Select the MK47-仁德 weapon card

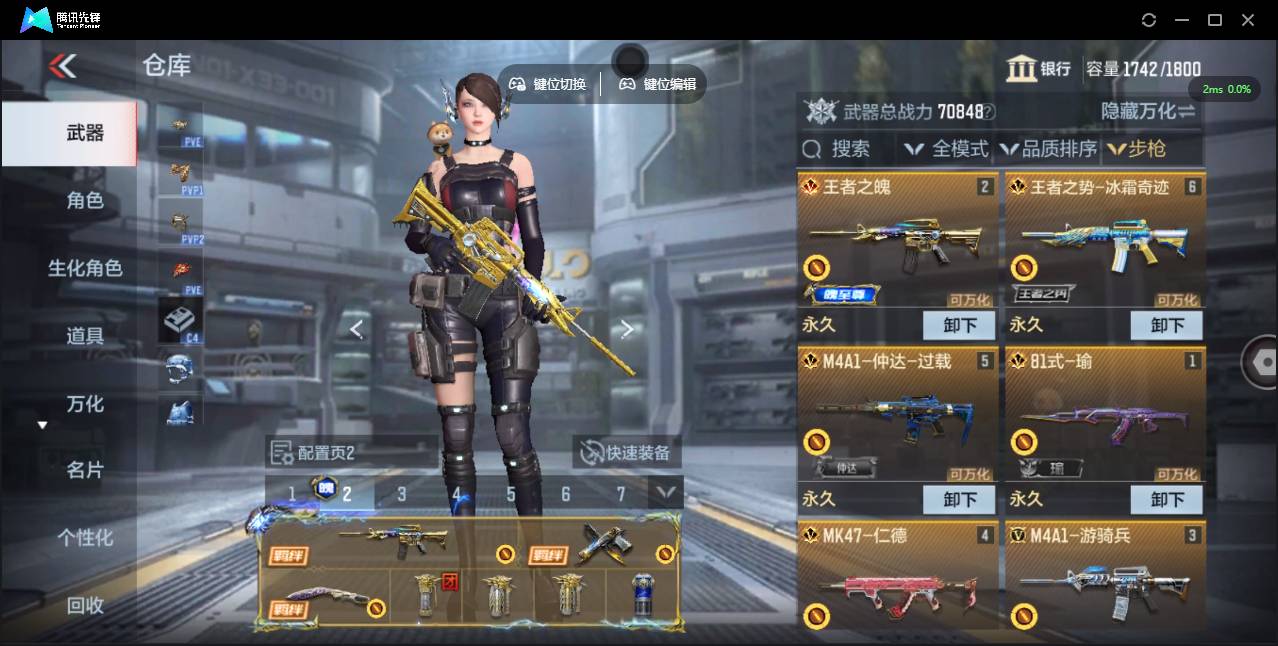click(898, 576)
